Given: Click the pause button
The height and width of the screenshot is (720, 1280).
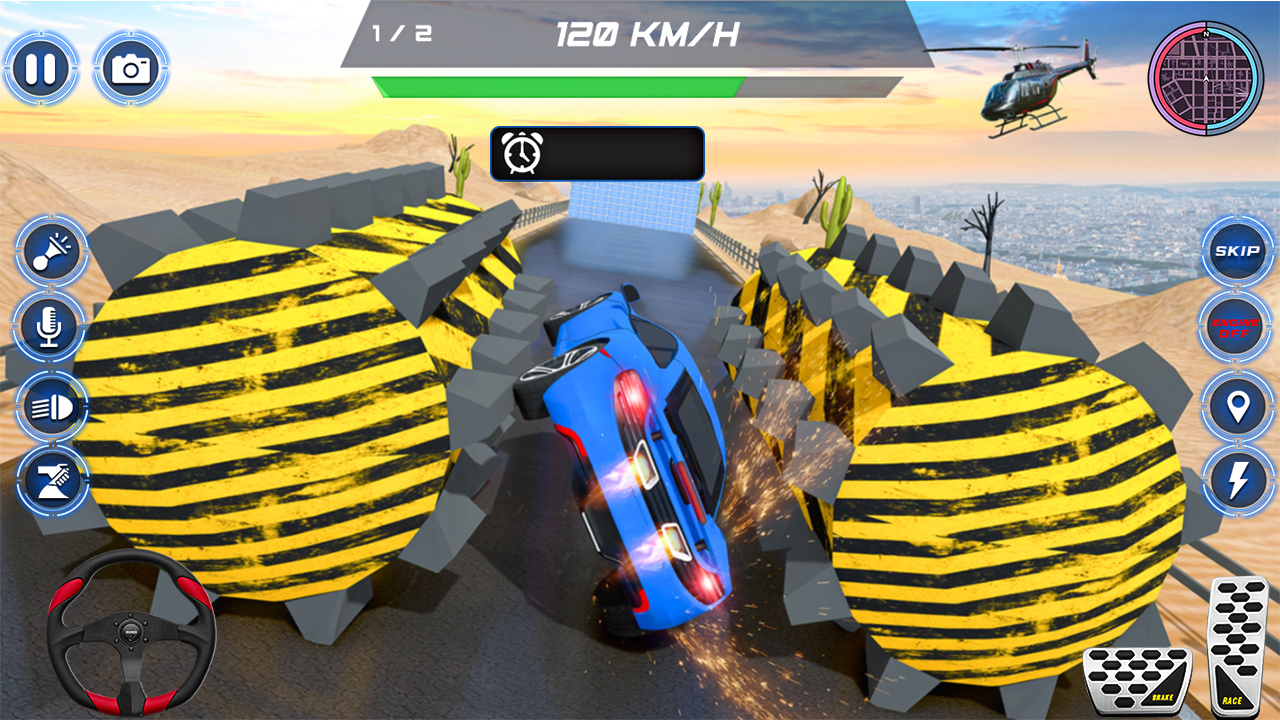Looking at the screenshot, I should click(40, 68).
